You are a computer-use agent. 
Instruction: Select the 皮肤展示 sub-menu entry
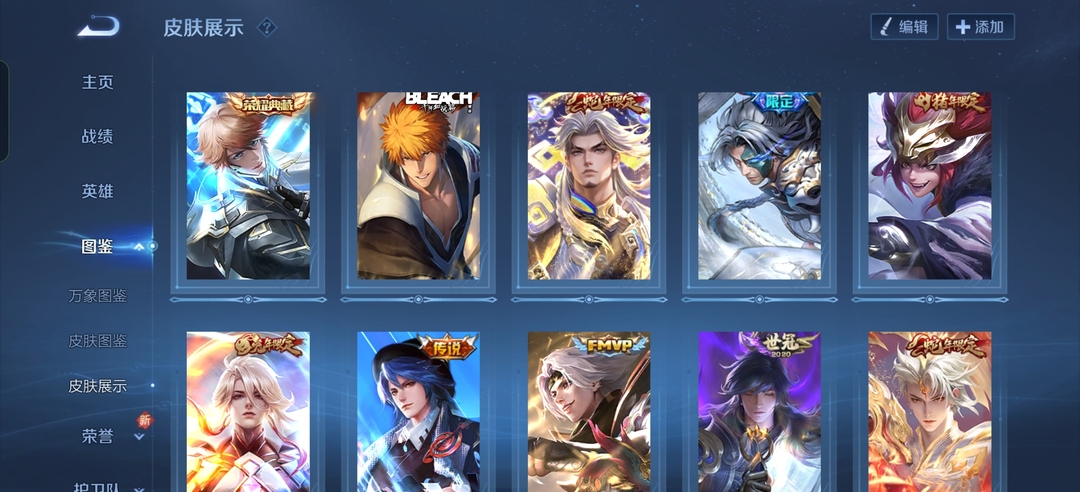click(x=98, y=386)
